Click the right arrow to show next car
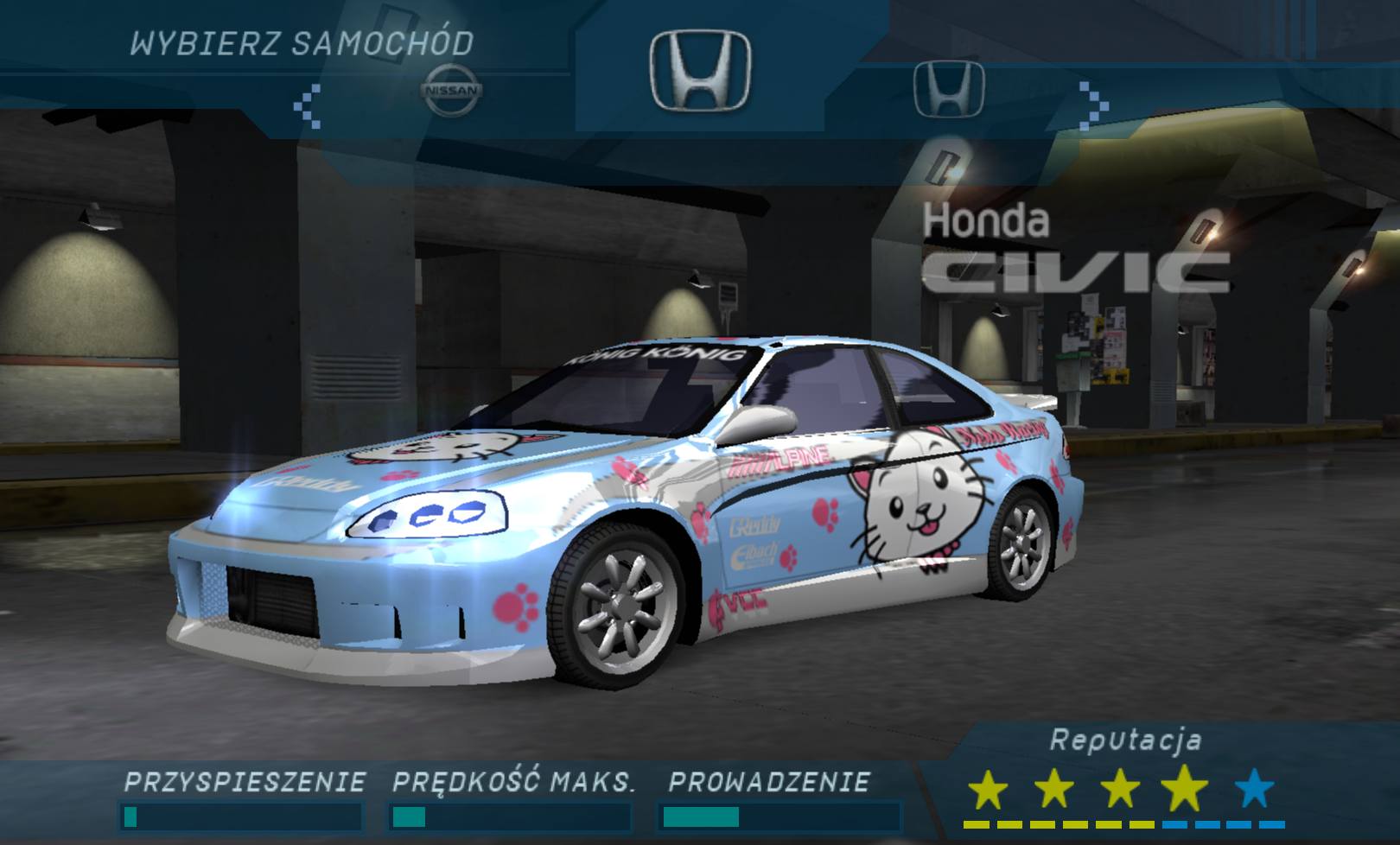Viewport: 1400px width, 845px height. (1093, 105)
